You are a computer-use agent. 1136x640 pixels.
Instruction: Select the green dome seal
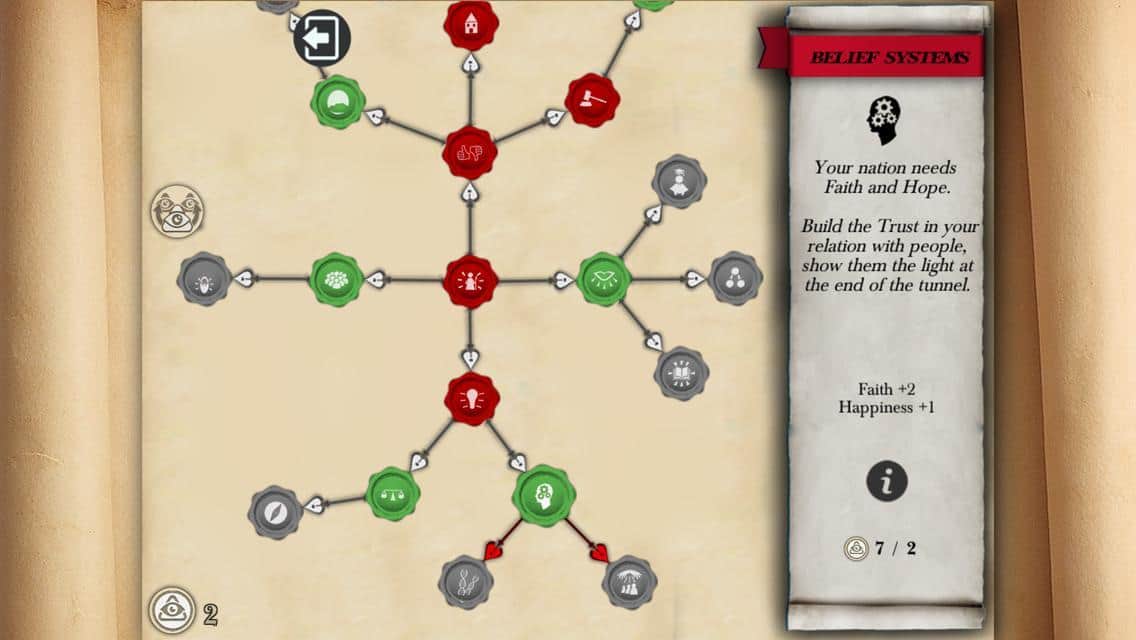pos(337,101)
